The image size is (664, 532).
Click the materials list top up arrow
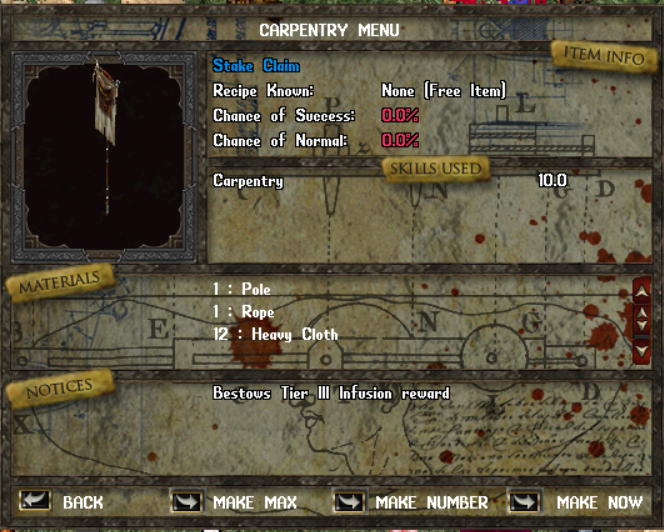[642, 291]
